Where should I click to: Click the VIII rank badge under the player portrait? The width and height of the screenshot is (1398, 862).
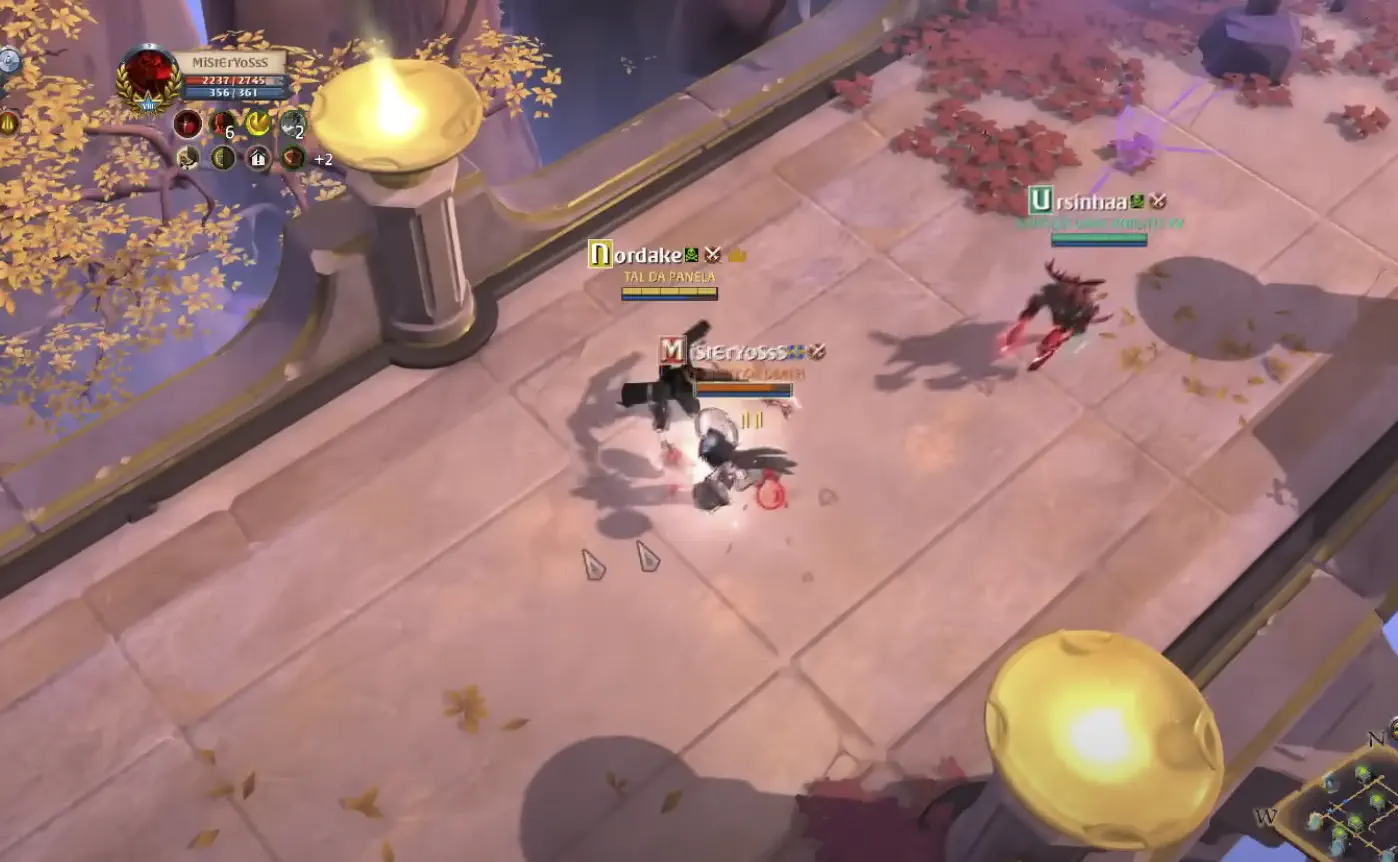[x=148, y=105]
